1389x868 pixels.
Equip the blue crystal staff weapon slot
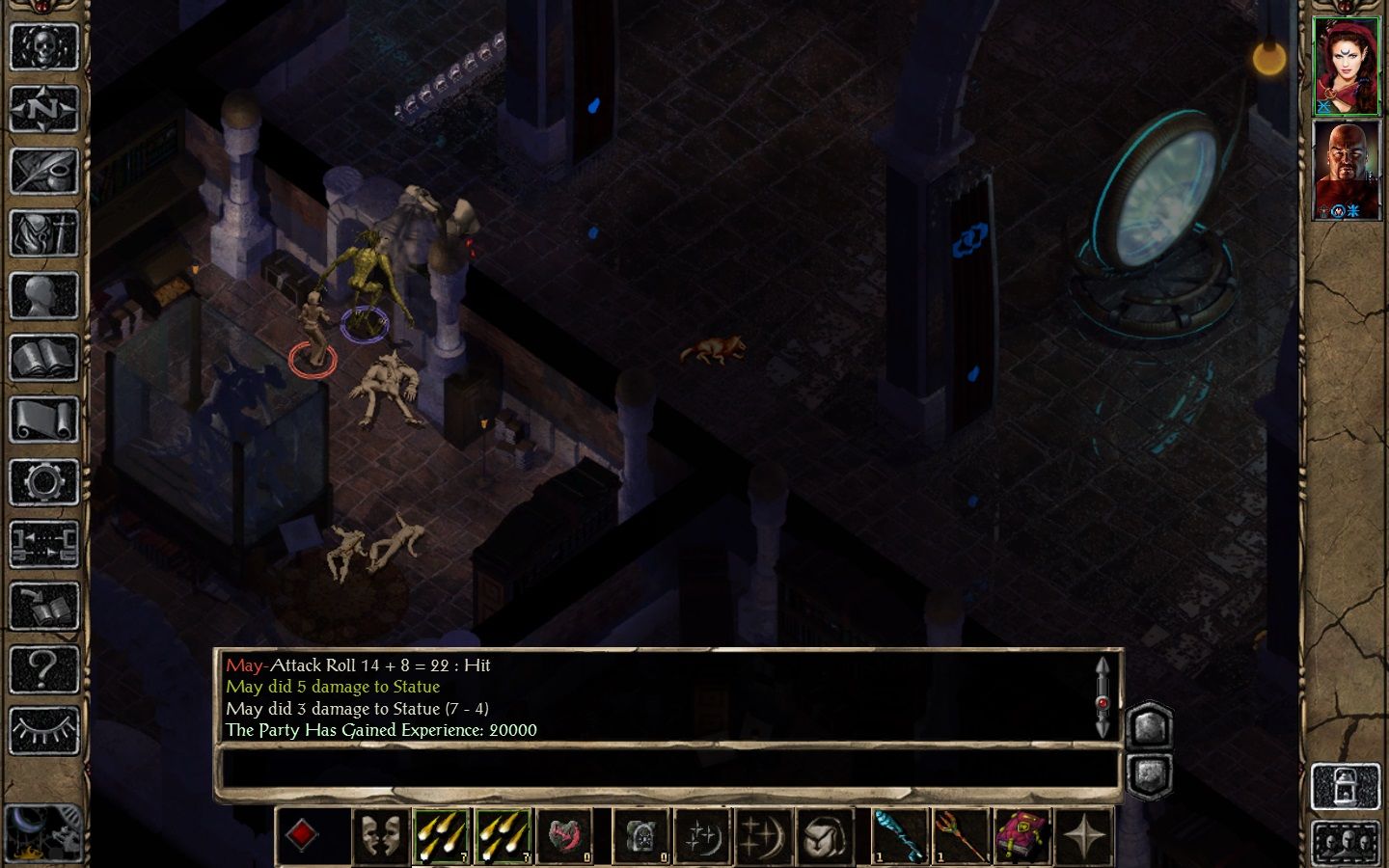[x=899, y=835]
